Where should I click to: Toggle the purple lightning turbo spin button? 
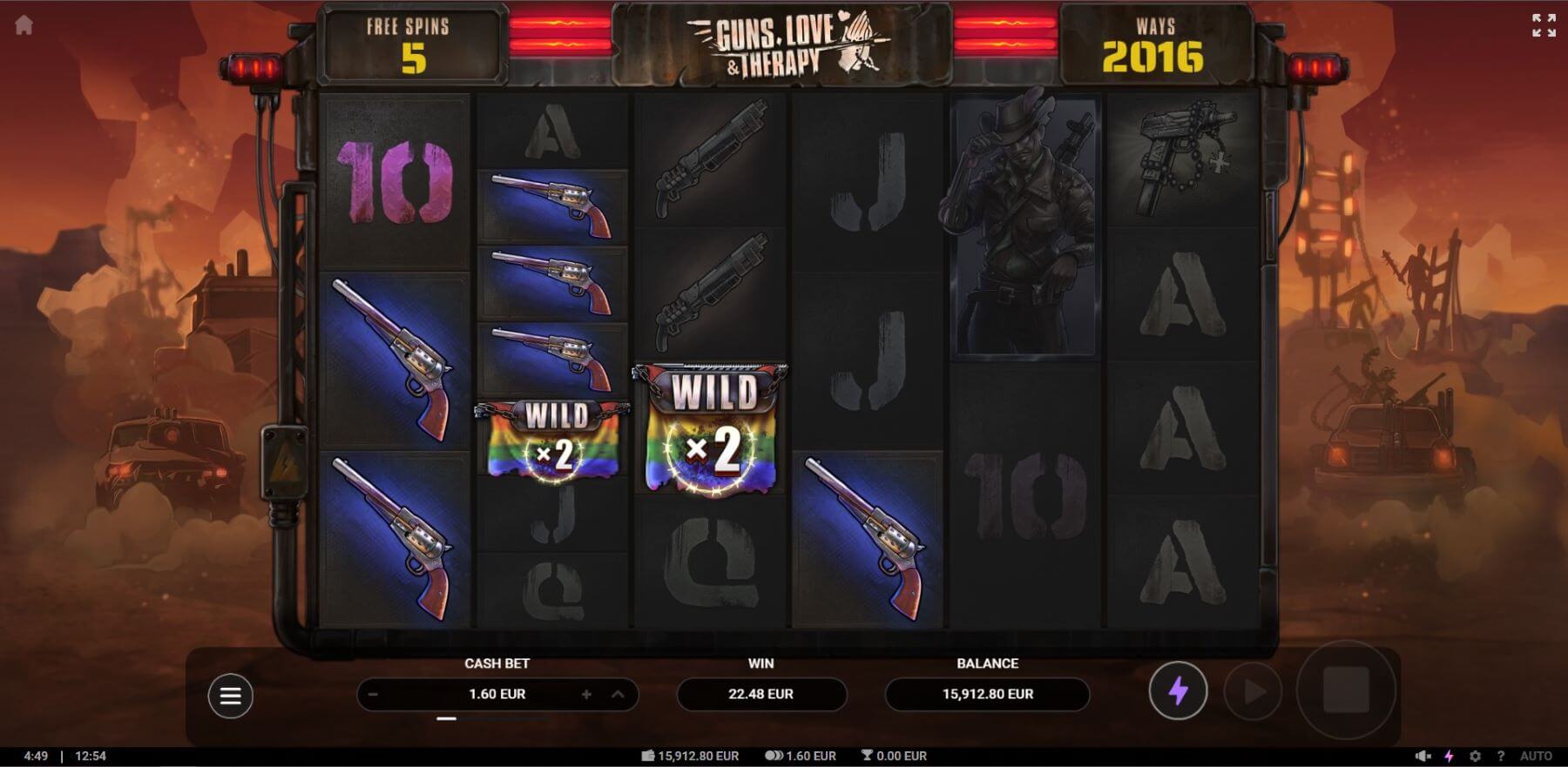(x=1178, y=692)
